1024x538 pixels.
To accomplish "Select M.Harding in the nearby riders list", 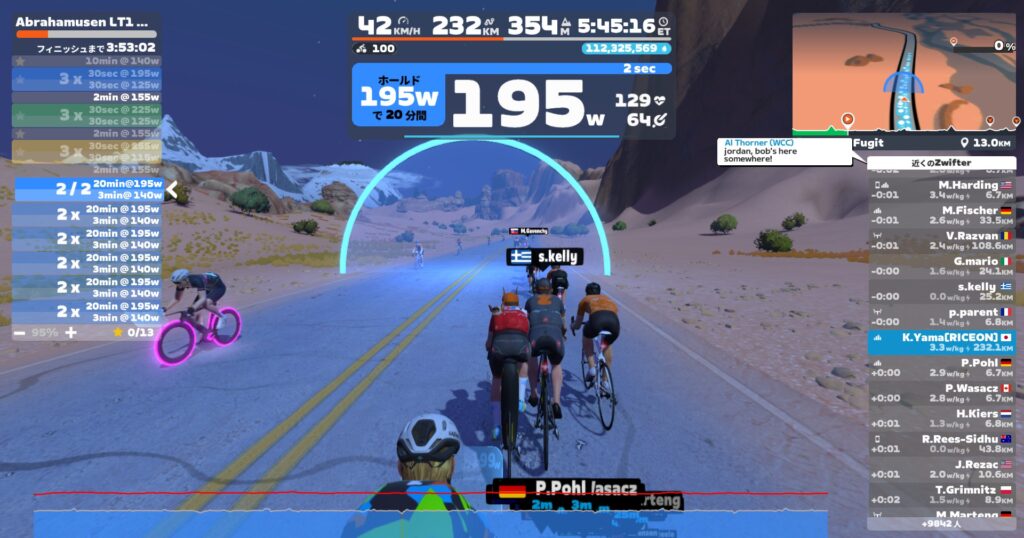I will click(x=941, y=190).
